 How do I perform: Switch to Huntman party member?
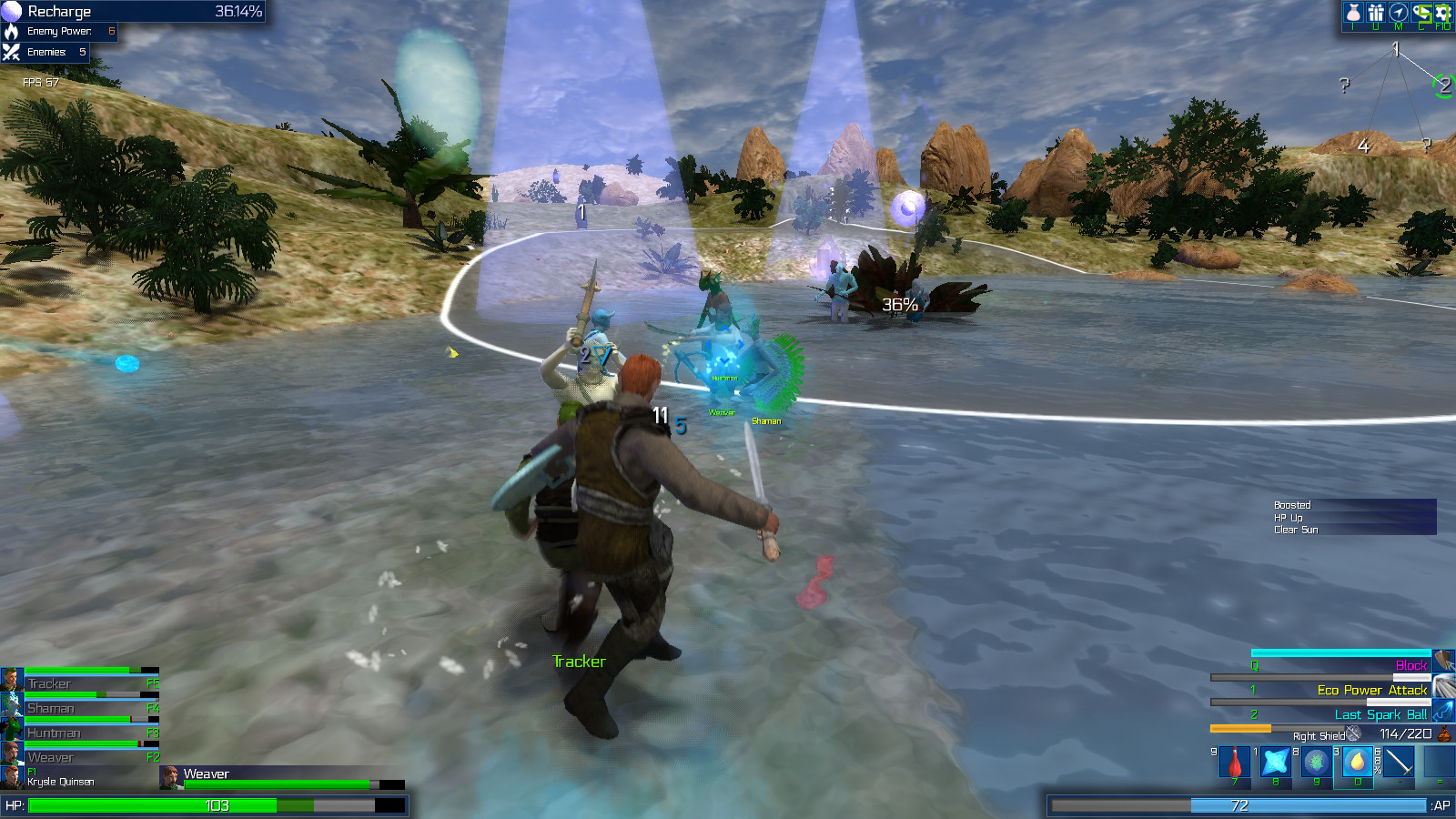pos(55,732)
